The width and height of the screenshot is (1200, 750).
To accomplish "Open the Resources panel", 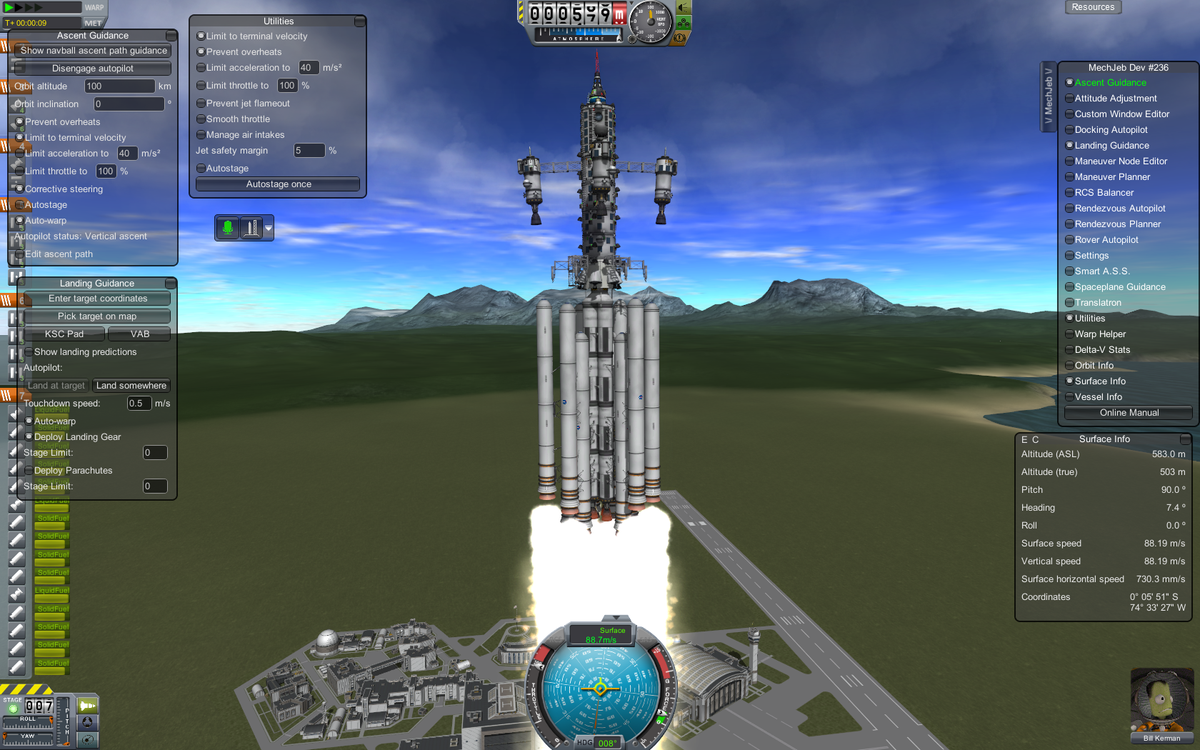I will 1093,7.
